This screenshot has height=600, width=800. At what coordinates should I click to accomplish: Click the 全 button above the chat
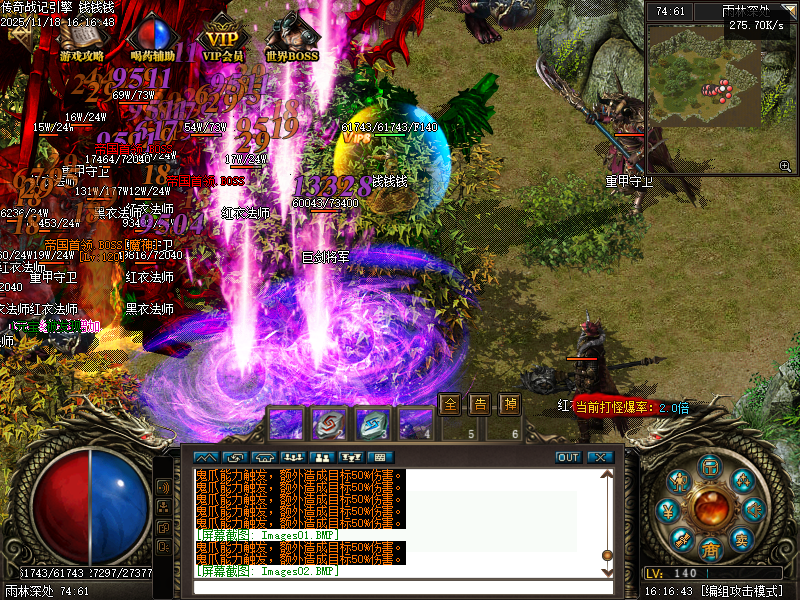(450, 405)
